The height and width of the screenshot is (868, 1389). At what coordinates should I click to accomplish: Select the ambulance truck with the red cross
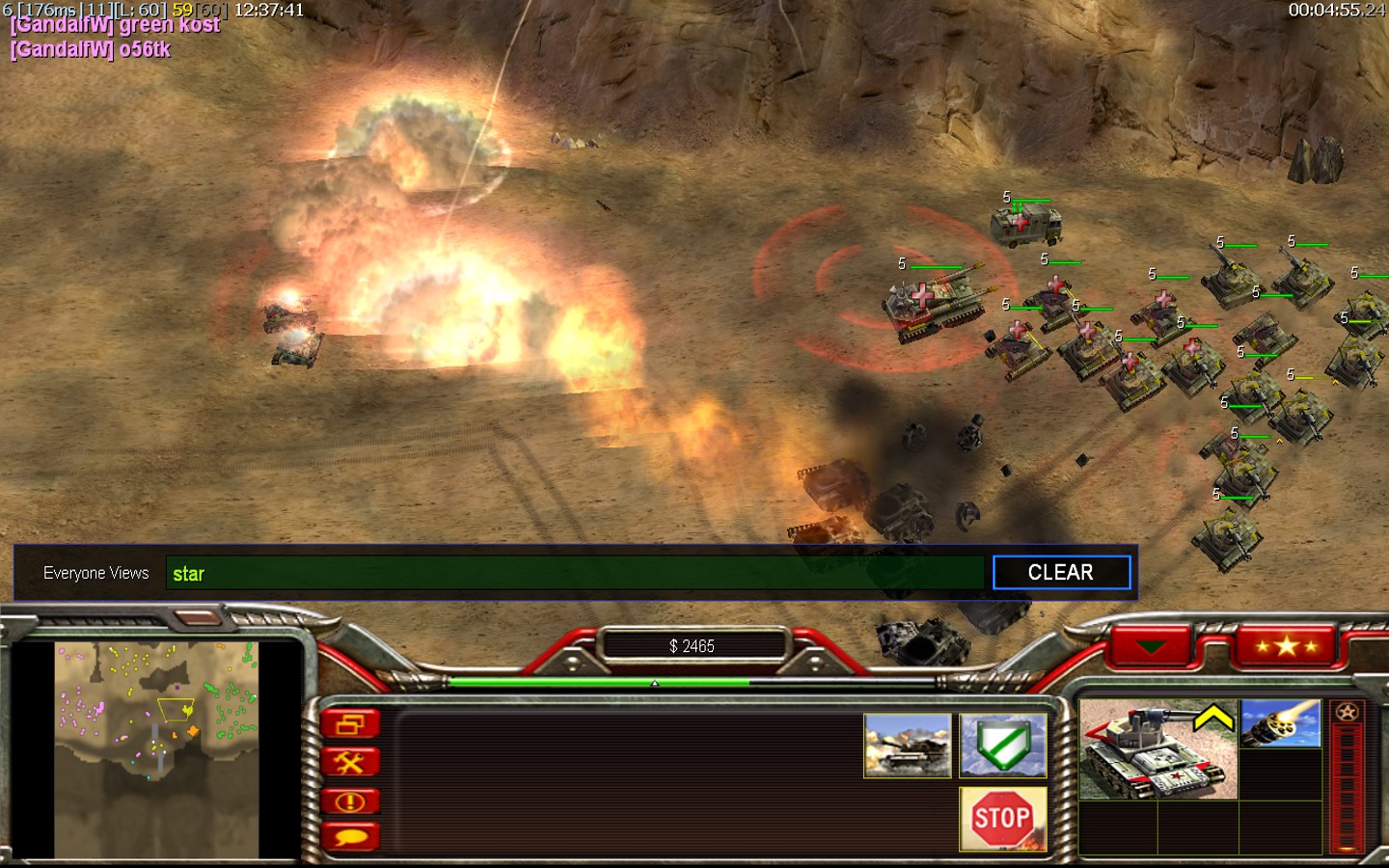tap(1026, 225)
